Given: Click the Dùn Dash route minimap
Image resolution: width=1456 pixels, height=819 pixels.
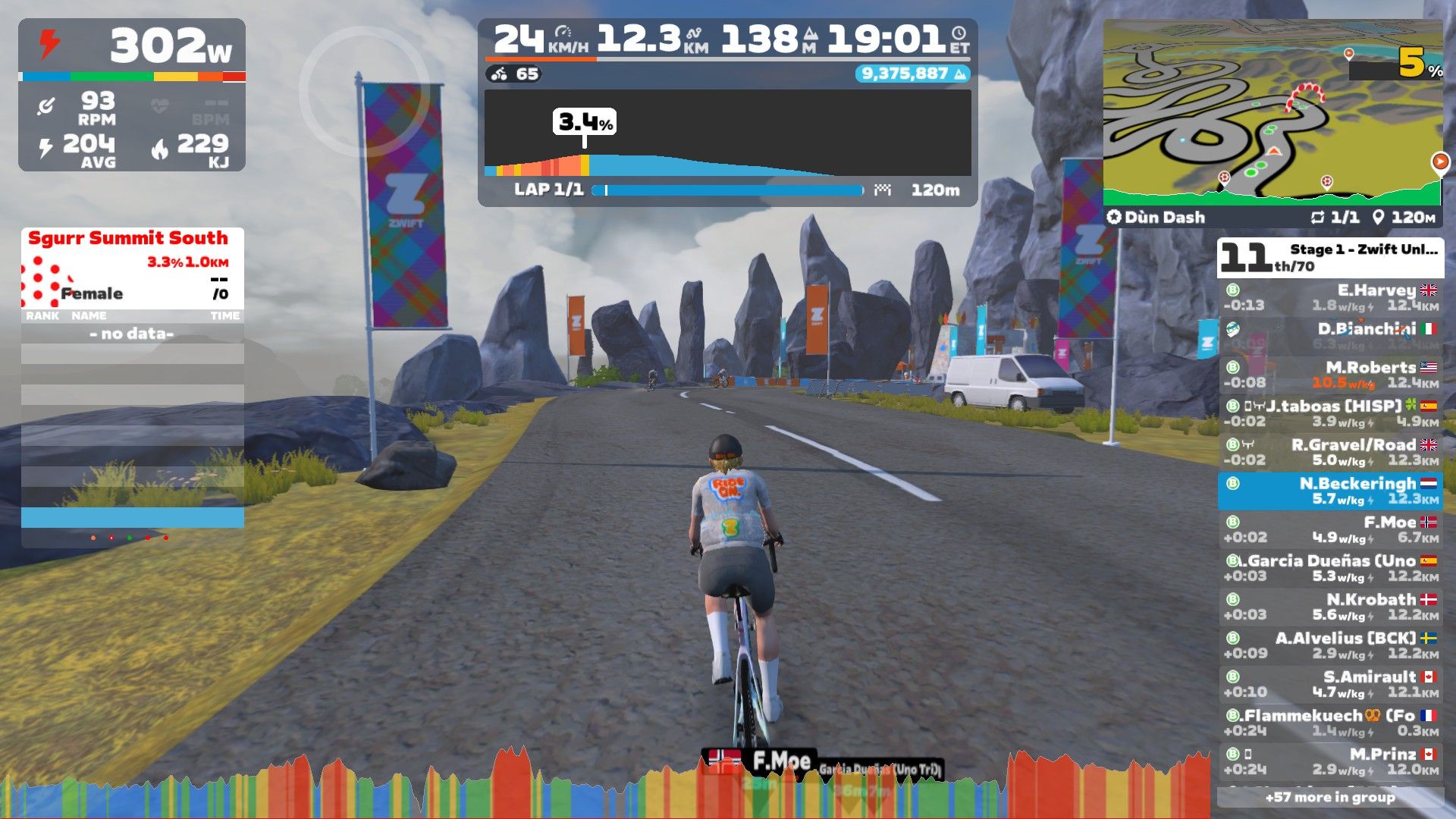Looking at the screenshot, I should click(x=1272, y=114).
